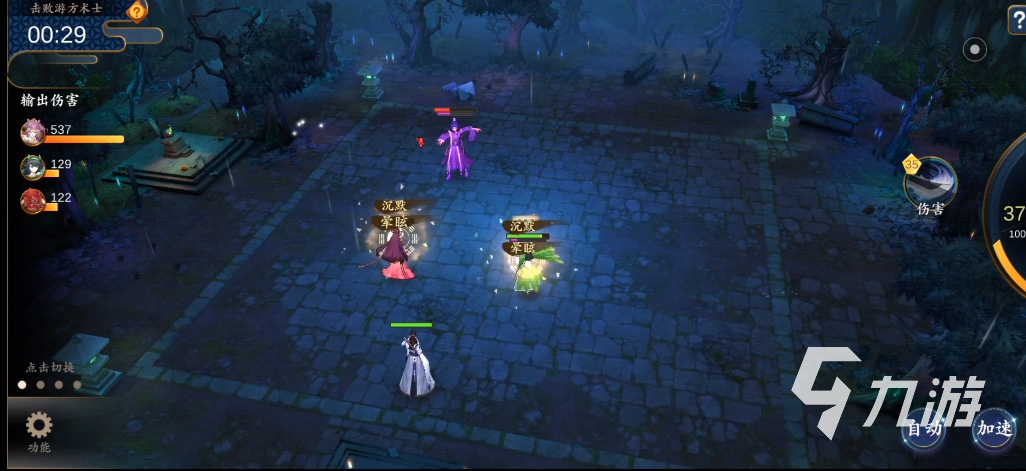The image size is (1026, 471).
Task: Tap the 击败游方术士 objective tracker
Action: tap(66, 8)
